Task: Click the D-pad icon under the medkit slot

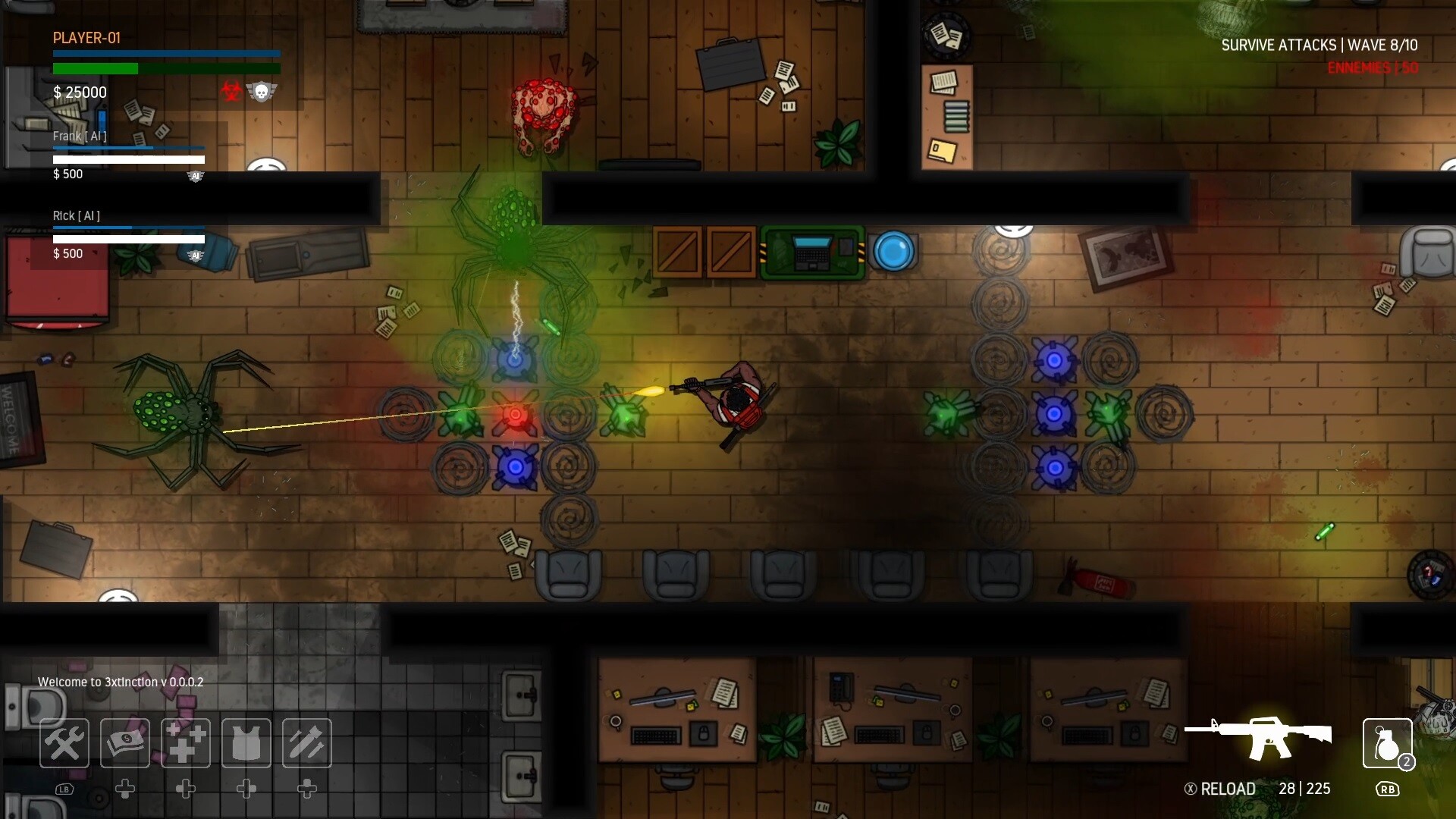Action: point(185,789)
